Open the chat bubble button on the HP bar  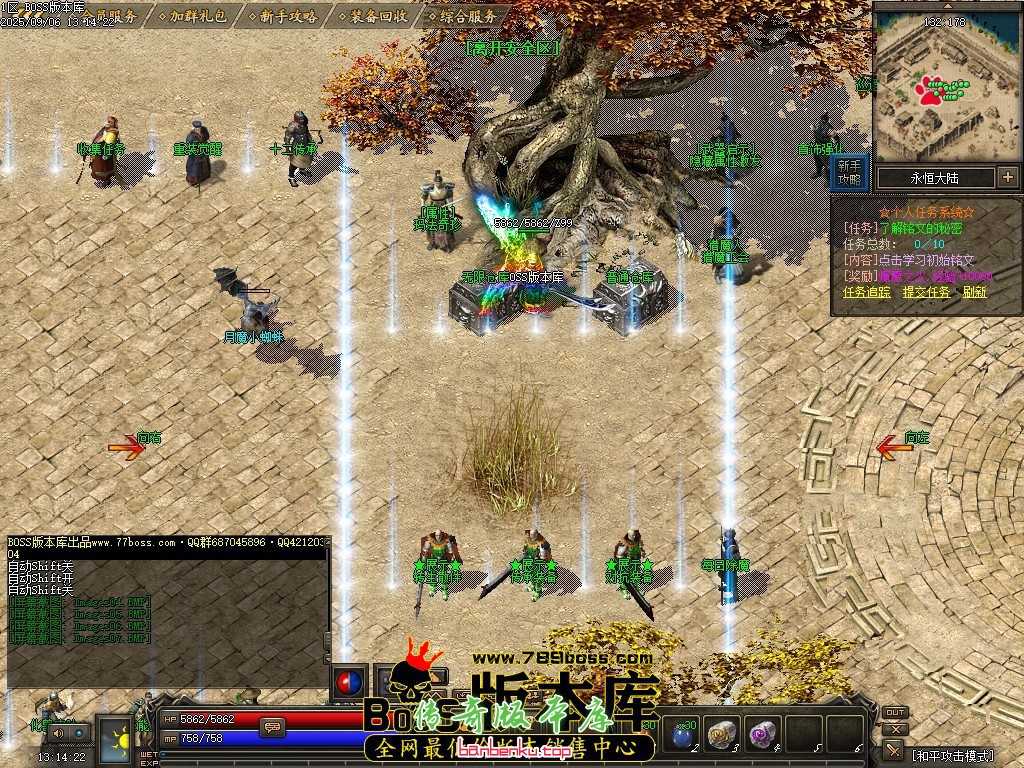(271, 725)
